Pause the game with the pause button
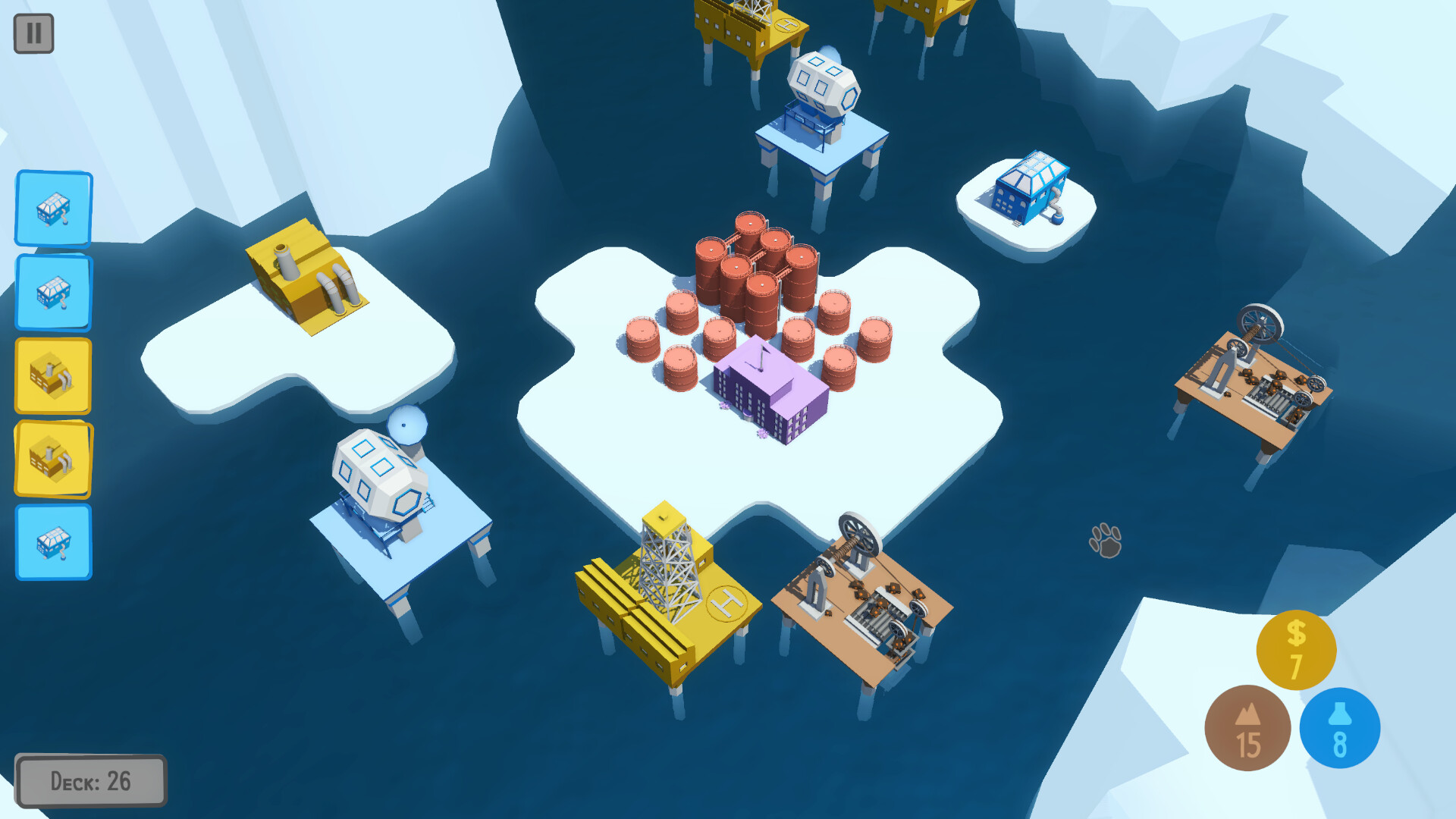 33,33
